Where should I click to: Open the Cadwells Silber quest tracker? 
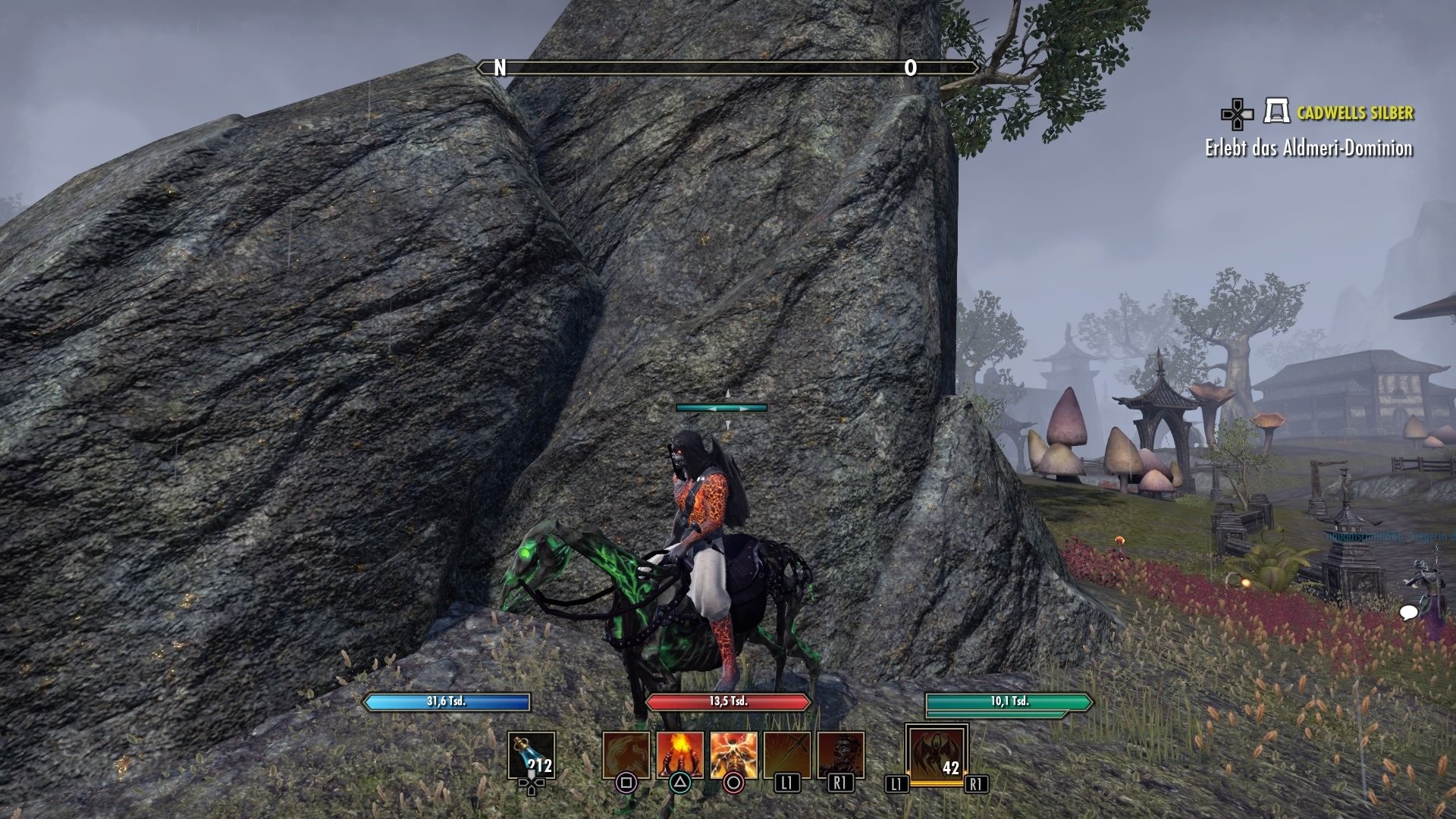tap(1354, 113)
